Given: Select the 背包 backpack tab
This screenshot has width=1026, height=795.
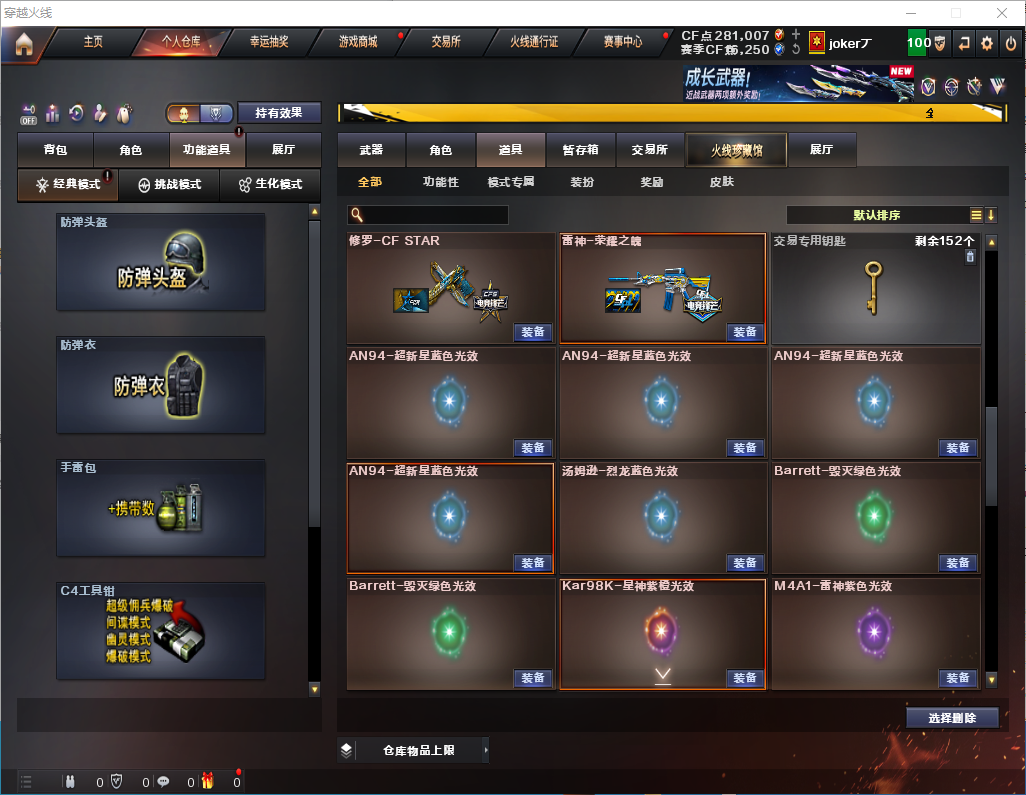Looking at the screenshot, I should (x=56, y=150).
